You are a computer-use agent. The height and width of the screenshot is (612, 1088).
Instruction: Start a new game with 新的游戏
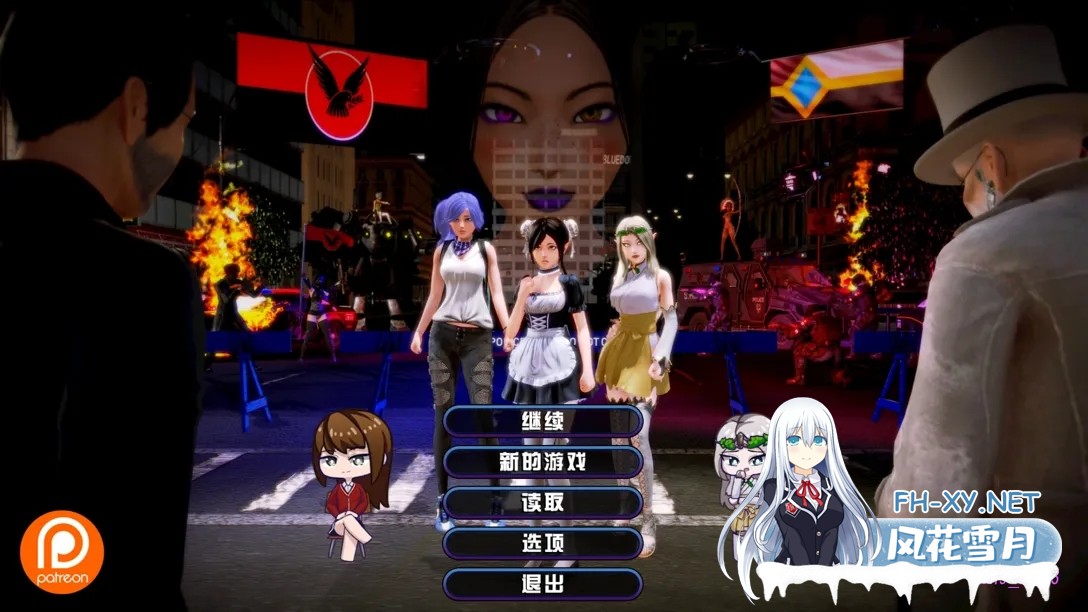pos(543,462)
